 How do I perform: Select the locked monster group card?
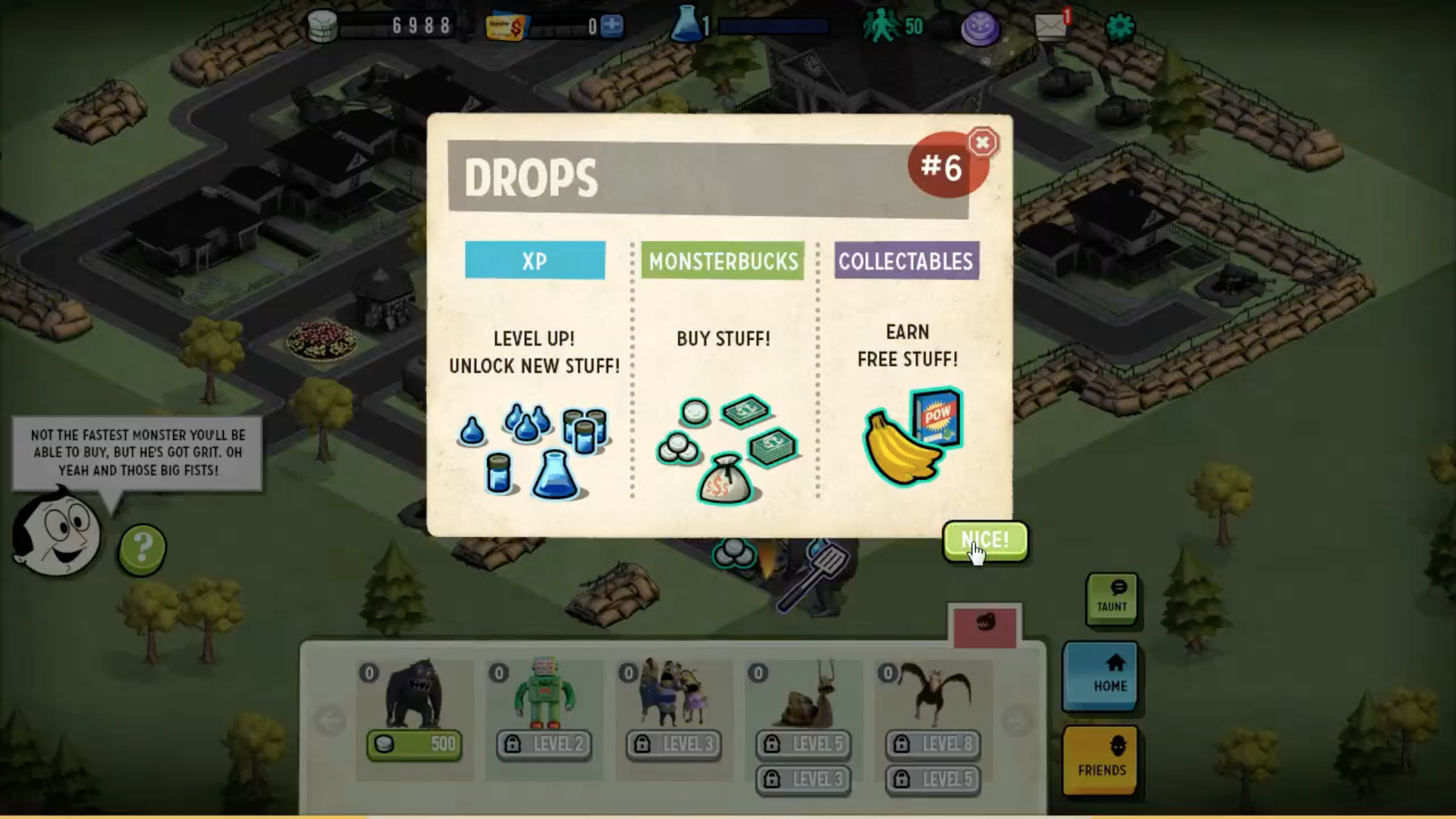[673, 694]
